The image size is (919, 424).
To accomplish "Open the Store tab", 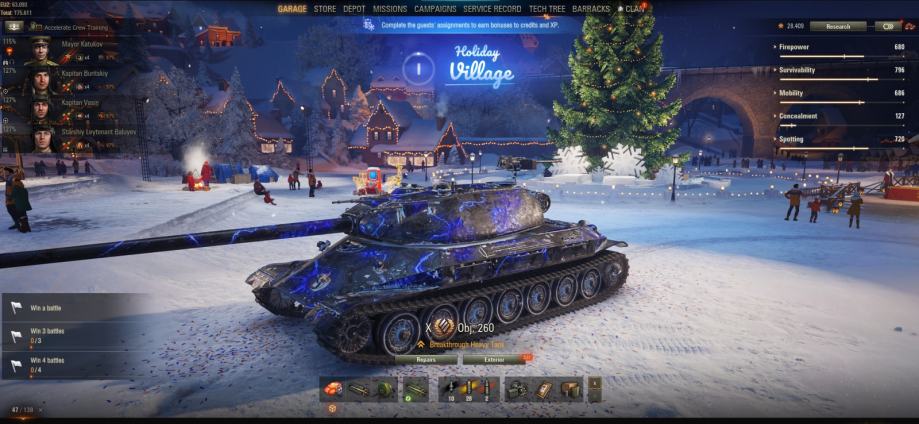I will [x=325, y=9].
